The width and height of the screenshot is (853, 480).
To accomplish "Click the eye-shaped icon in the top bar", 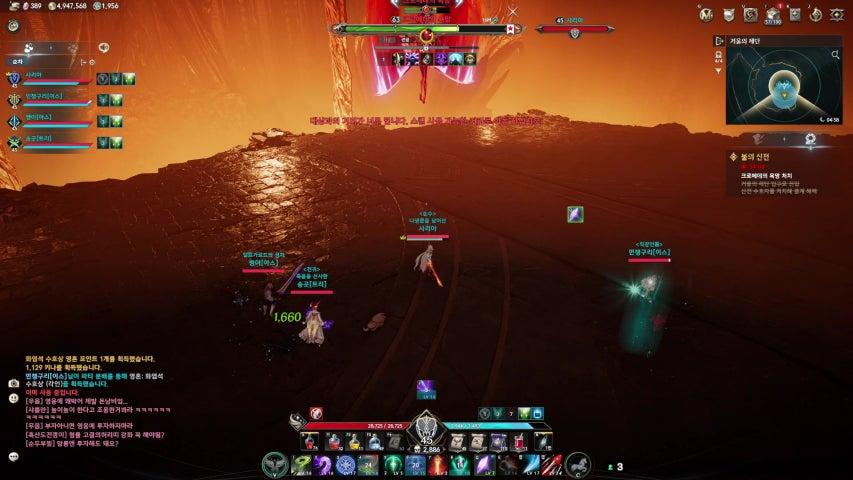I will pos(837,13).
